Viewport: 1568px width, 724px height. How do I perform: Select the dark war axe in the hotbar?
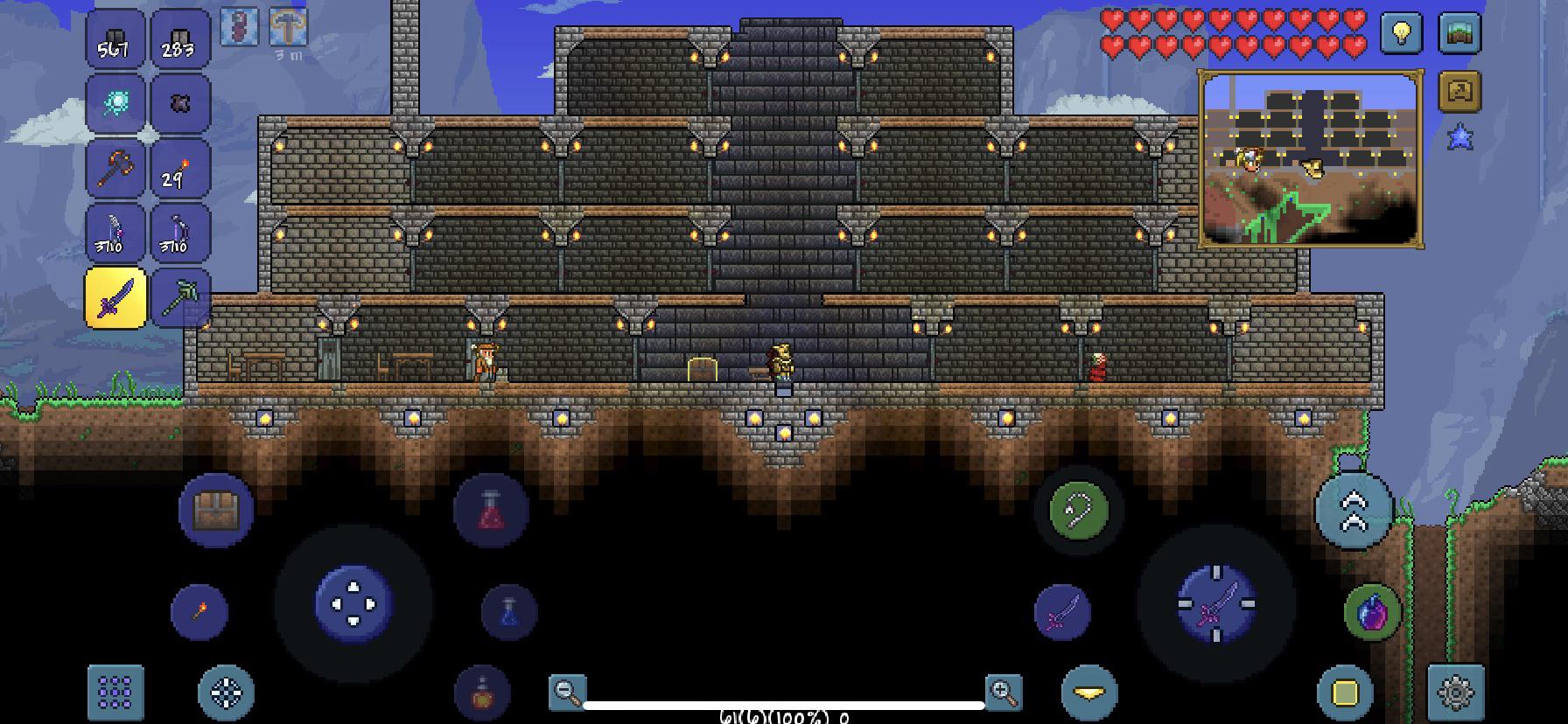click(115, 167)
